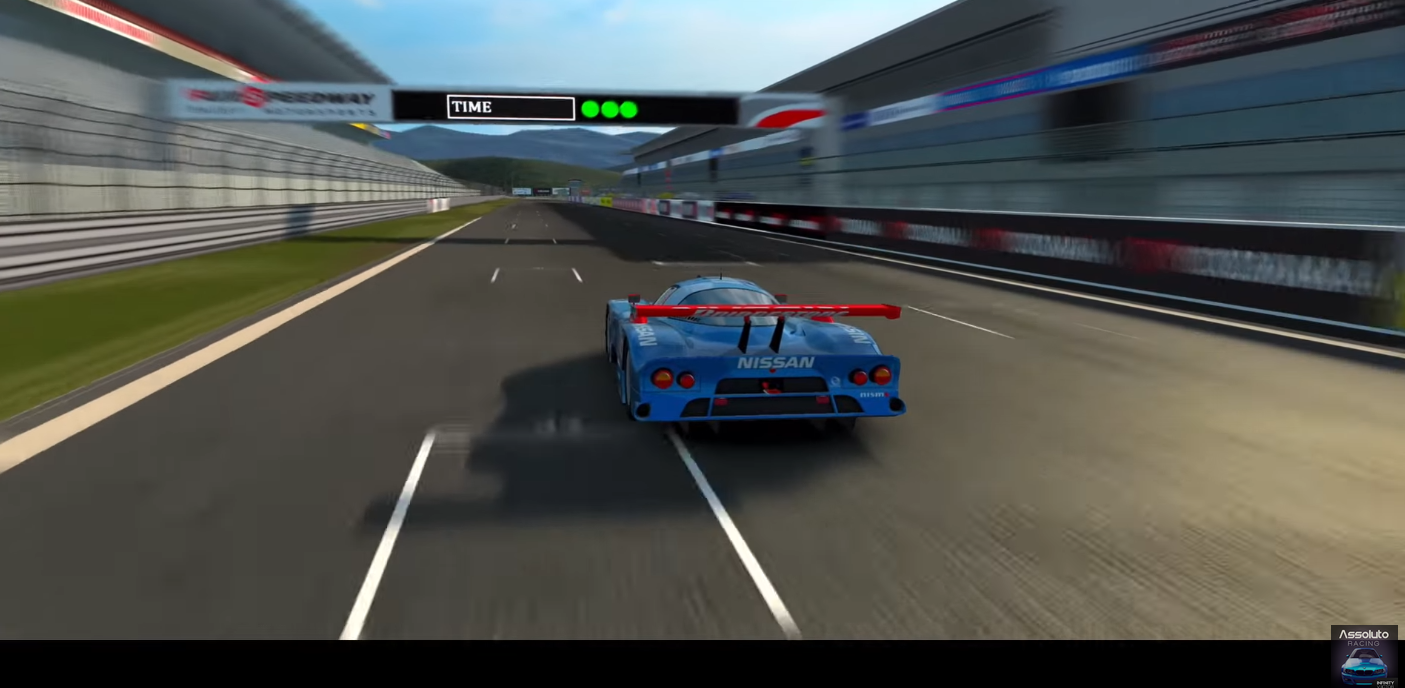Open the Assoluto Racing channel watermark
This screenshot has width=1405, height=688.
click(1363, 656)
